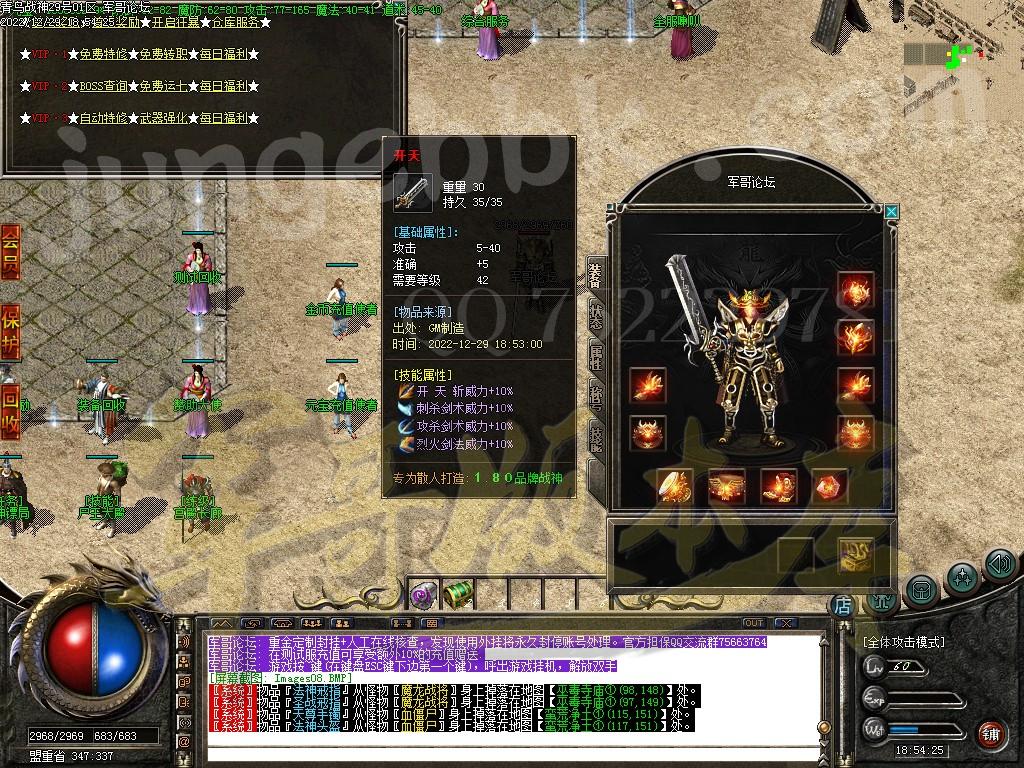Open the 保护 protection side button
1024x768 pixels.
tap(10, 331)
